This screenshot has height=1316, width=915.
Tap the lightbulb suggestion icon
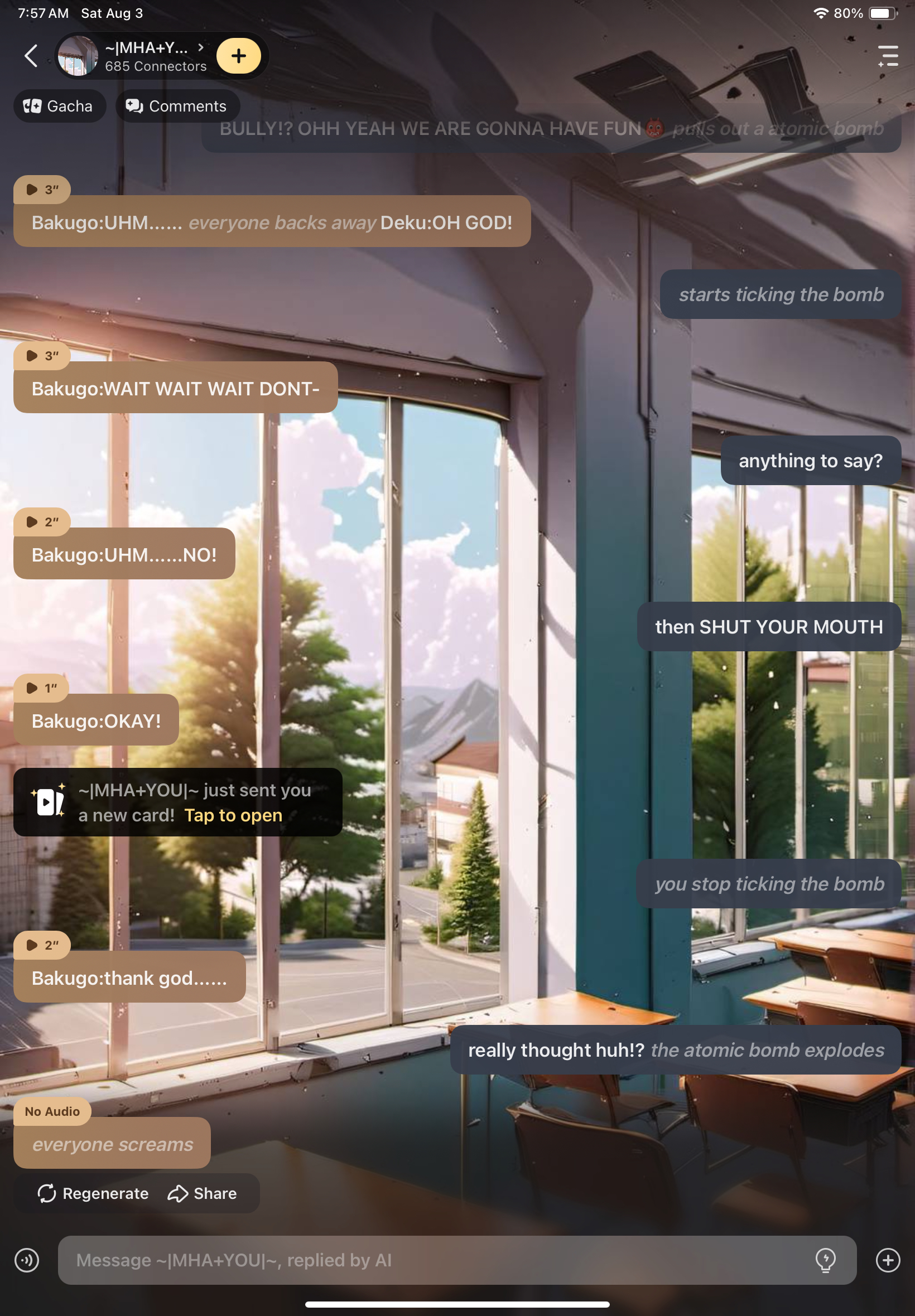pyautogui.click(x=826, y=1260)
